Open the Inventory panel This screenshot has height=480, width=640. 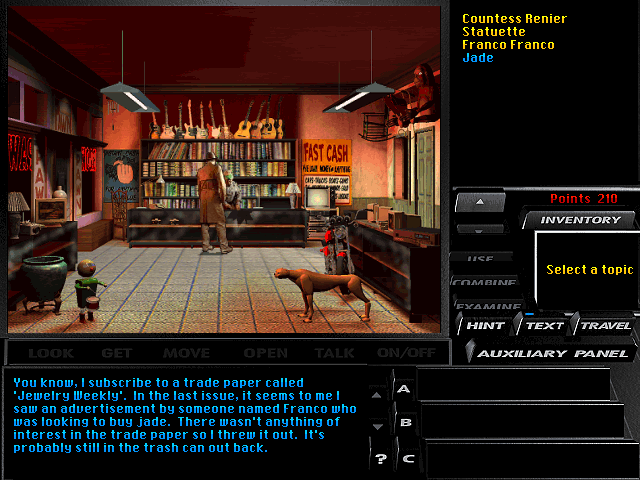(x=580, y=220)
